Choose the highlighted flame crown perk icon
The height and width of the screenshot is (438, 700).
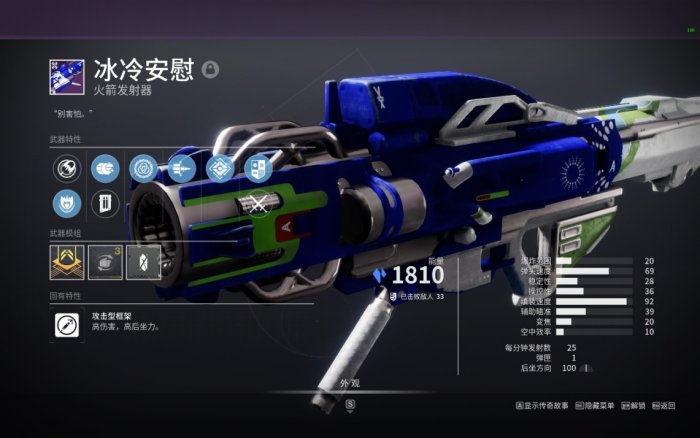click(66, 205)
